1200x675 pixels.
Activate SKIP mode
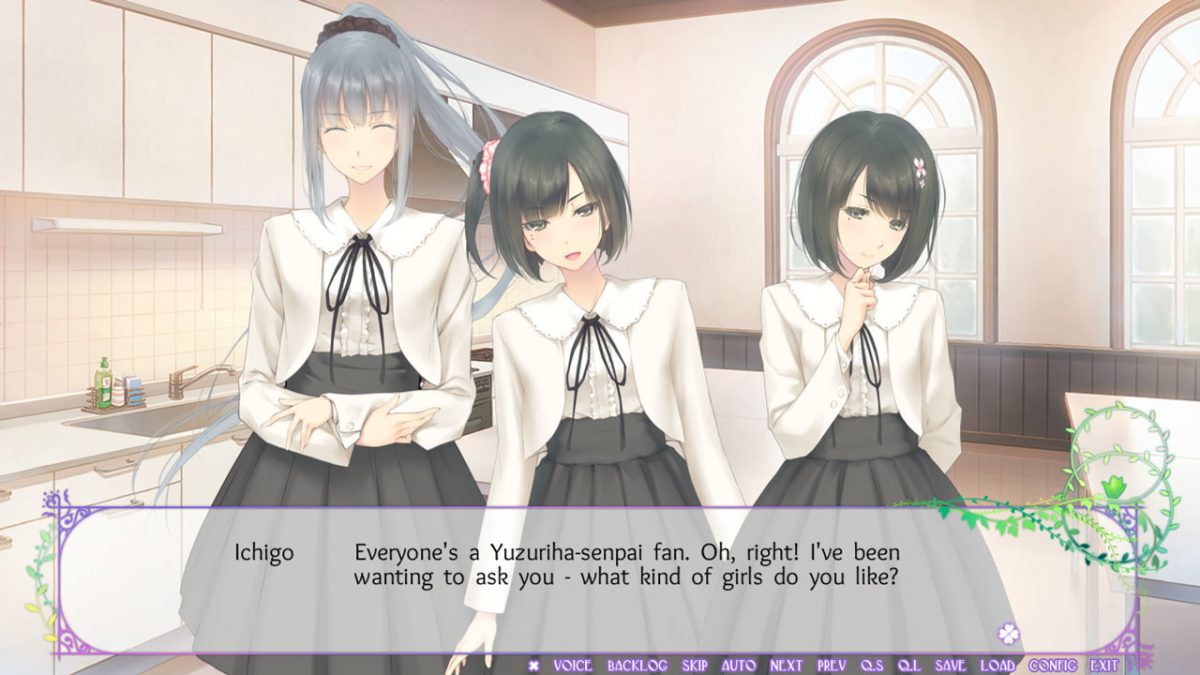tap(695, 666)
